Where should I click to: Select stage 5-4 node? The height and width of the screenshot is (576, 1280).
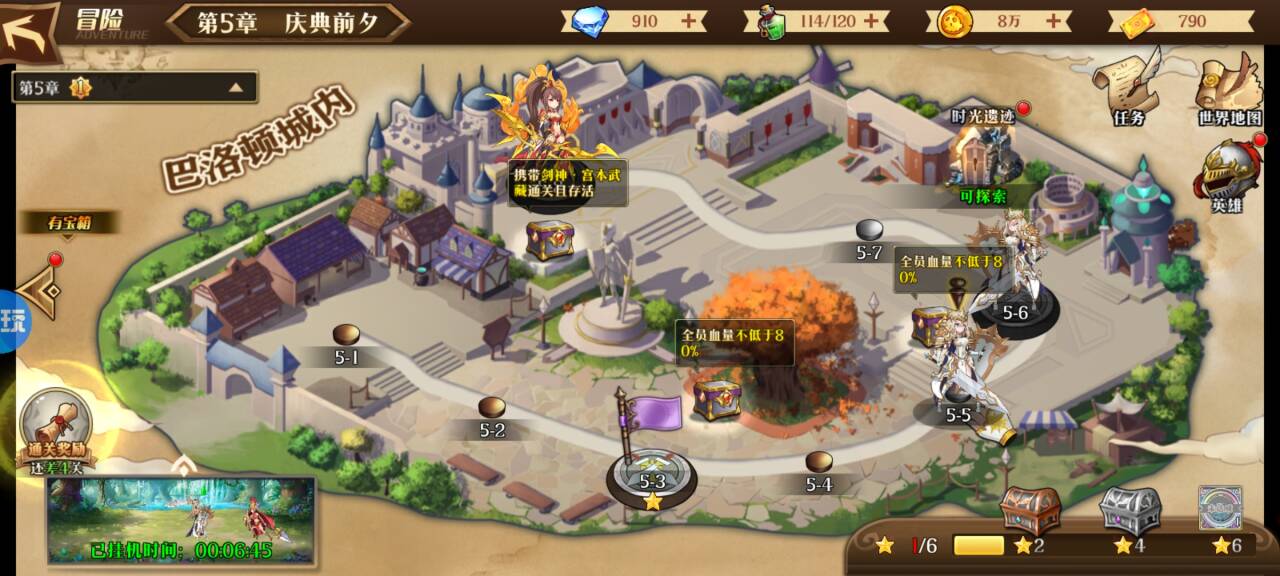tap(819, 463)
